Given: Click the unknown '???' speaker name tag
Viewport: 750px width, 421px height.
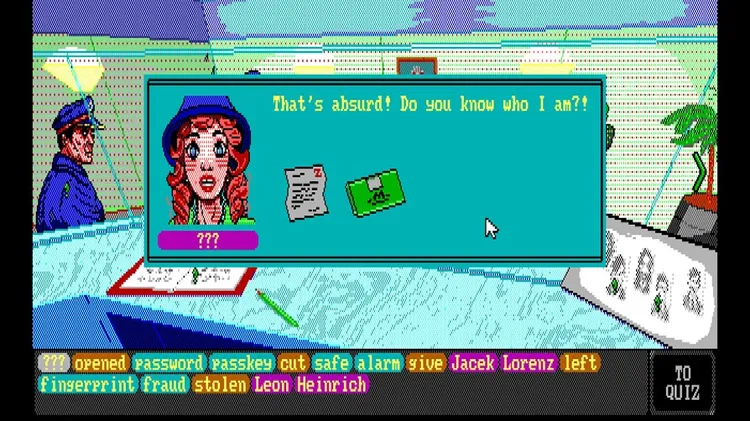Looking at the screenshot, I should [208, 240].
